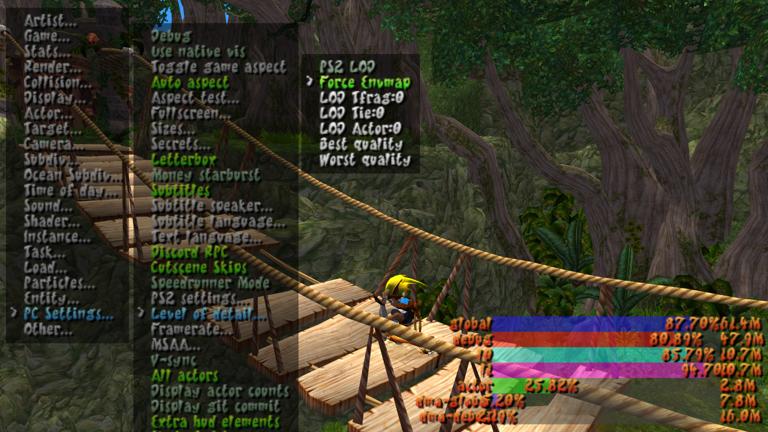
Task: Choose Worst quality preset
Action: [x=365, y=160]
